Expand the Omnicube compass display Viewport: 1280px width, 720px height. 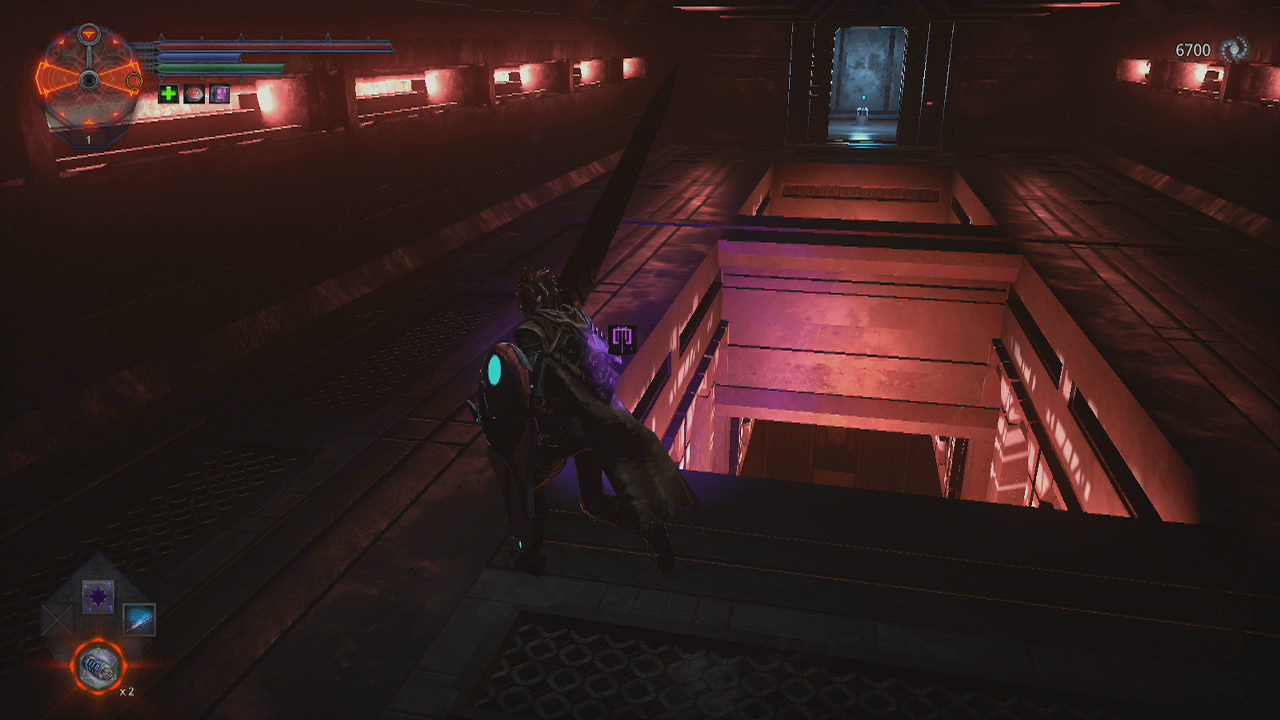(x=88, y=78)
